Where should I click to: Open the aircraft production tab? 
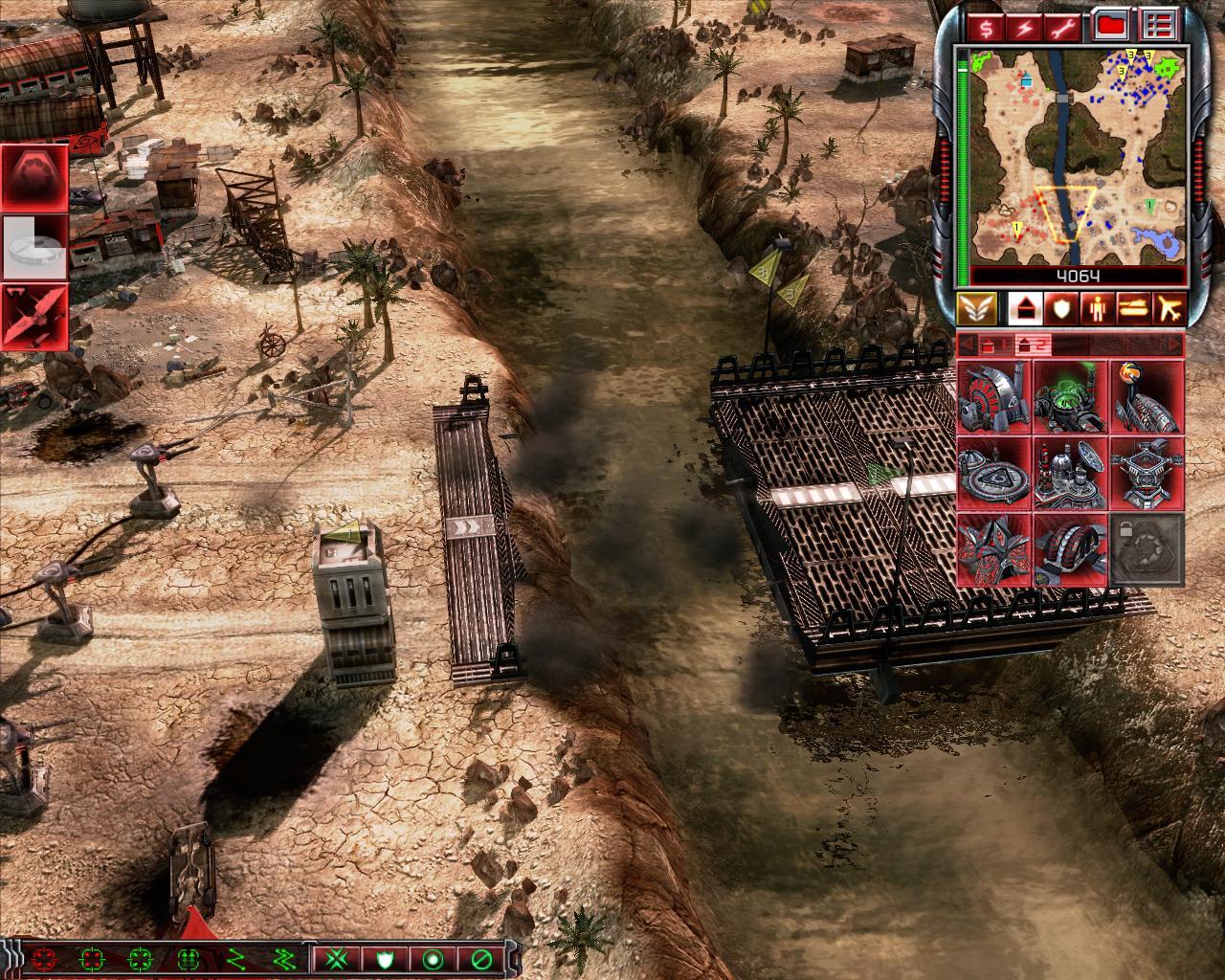coord(1170,308)
